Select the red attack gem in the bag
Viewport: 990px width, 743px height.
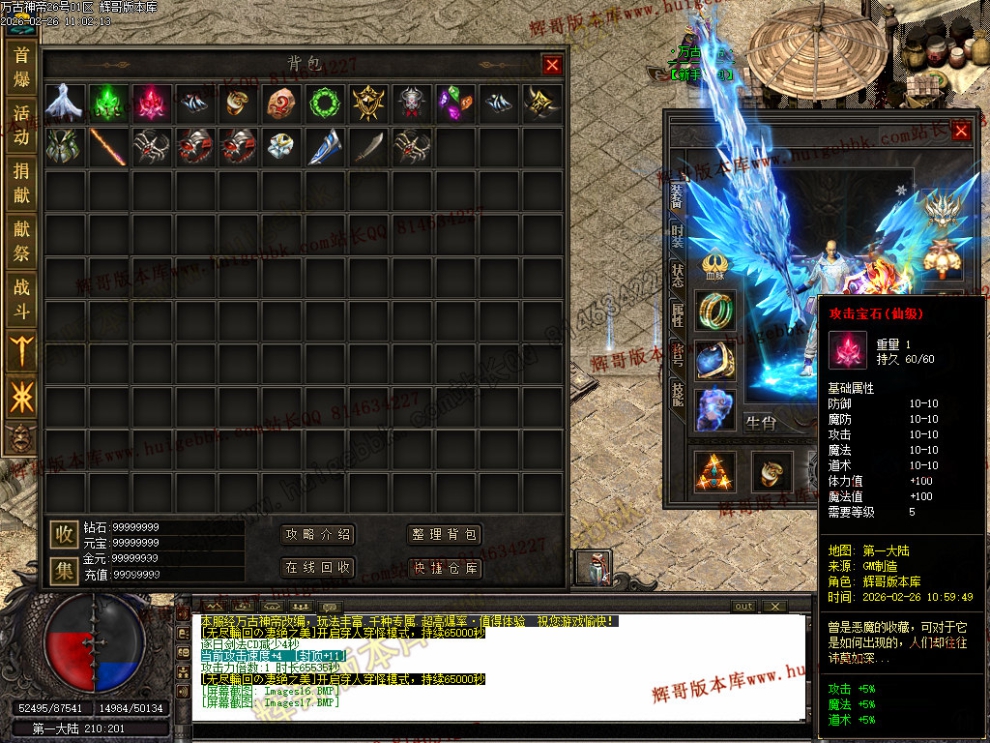[x=151, y=102]
